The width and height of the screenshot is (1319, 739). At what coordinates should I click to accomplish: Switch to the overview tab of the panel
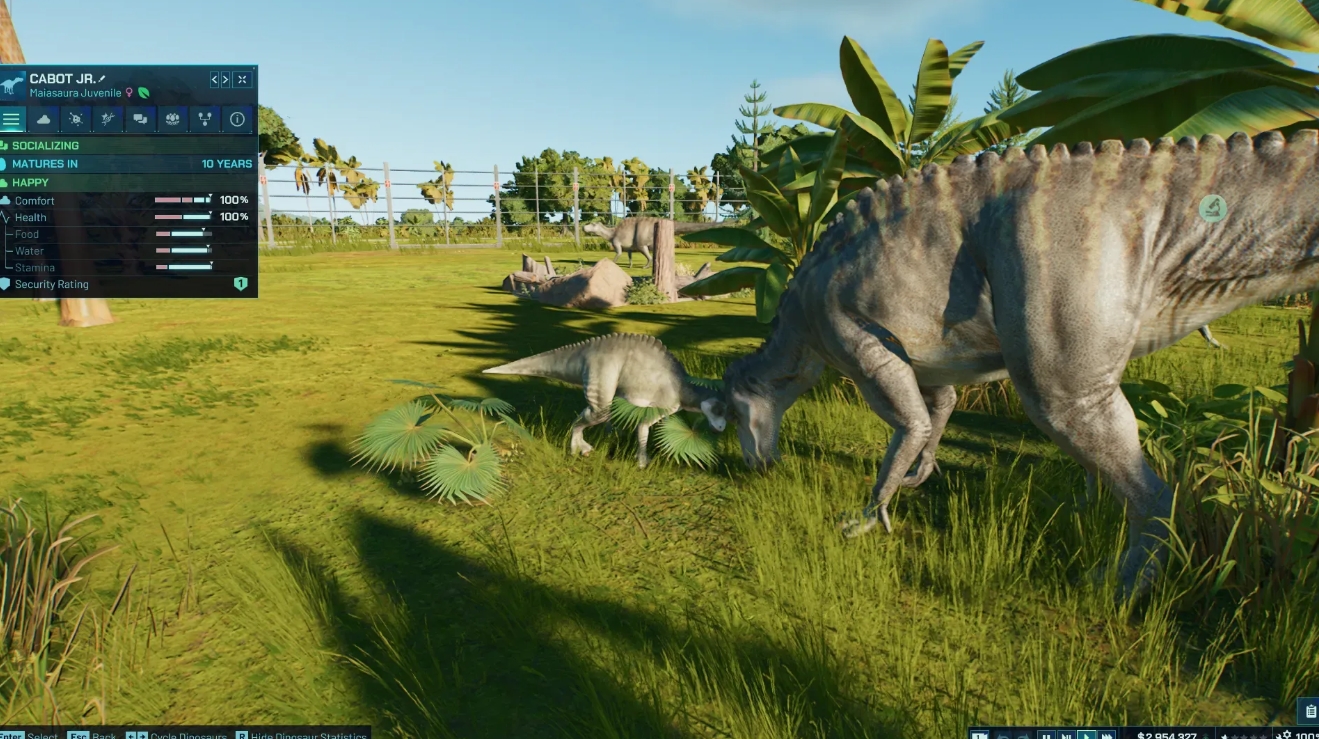click(12, 119)
